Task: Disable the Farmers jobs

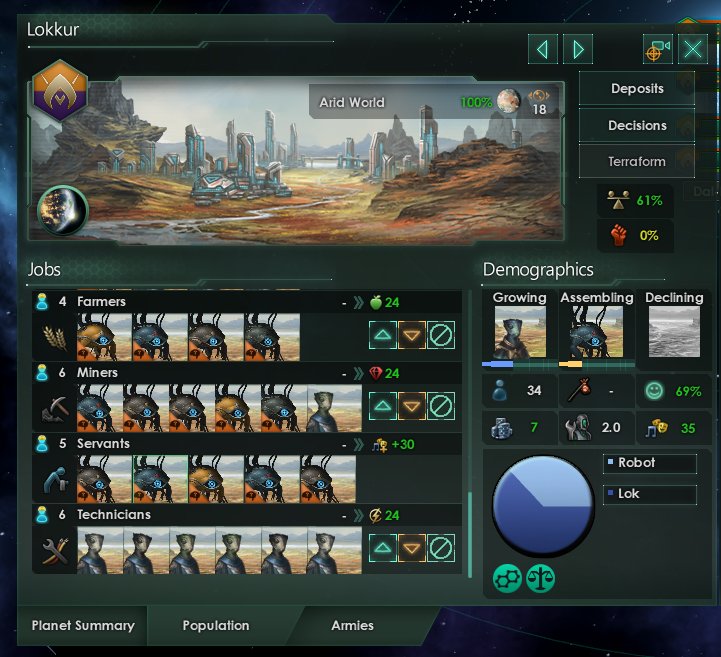Action: pos(441,335)
